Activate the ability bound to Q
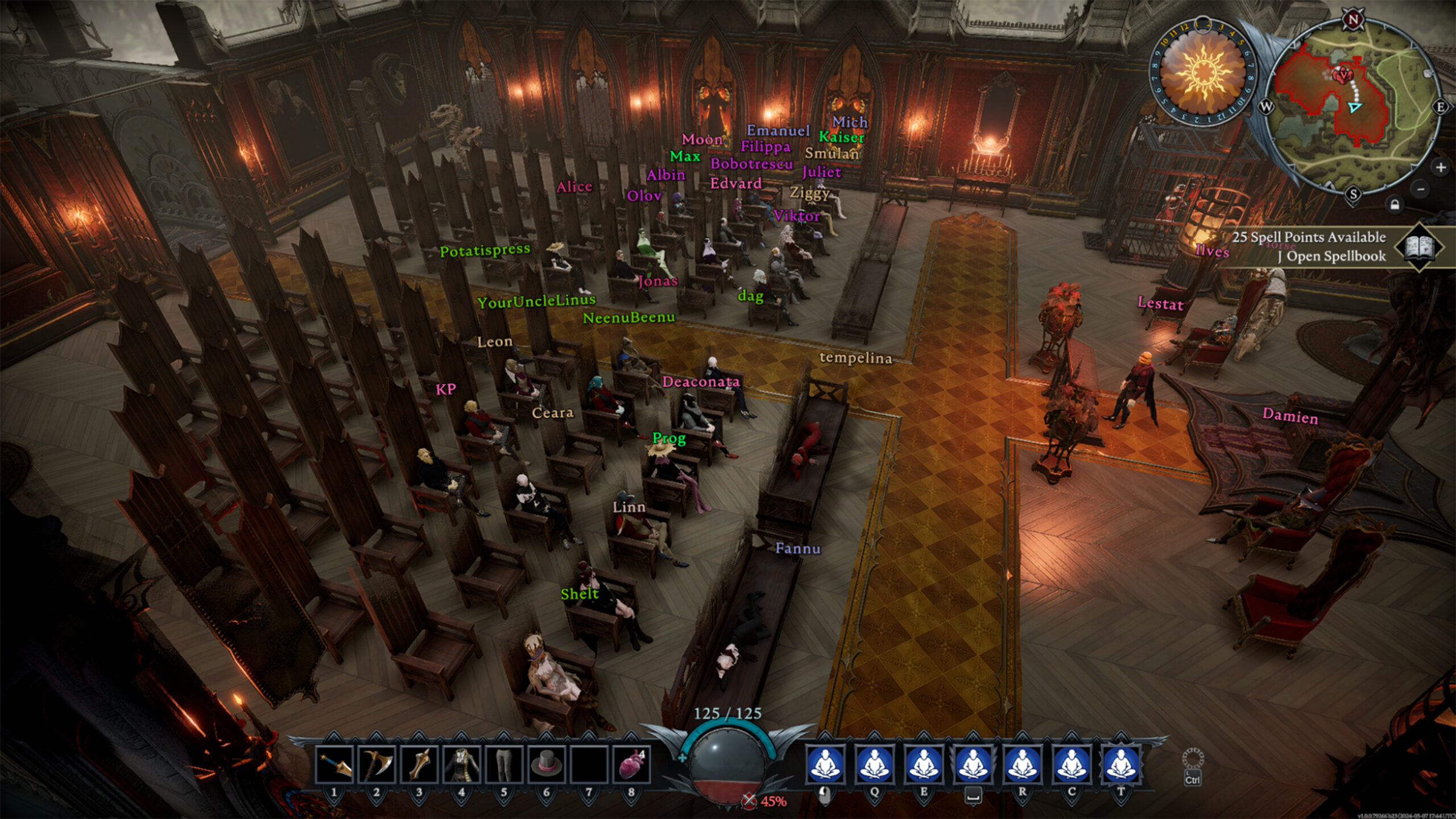This screenshot has width=1456, height=819. click(x=874, y=763)
